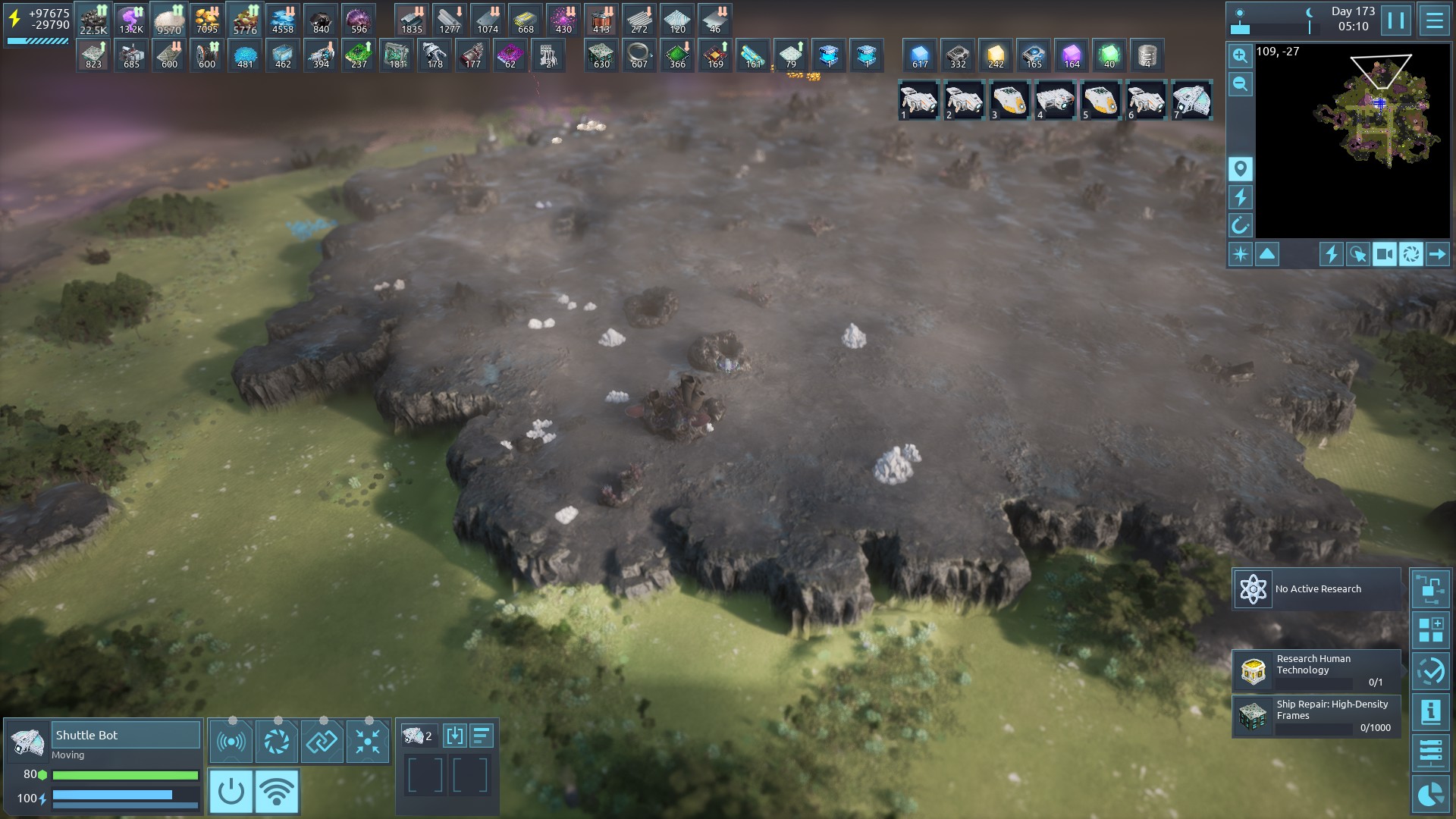Viewport: 1456px width, 819px height.
Task: Select the Research Human Technology objective
Action: (1316, 670)
